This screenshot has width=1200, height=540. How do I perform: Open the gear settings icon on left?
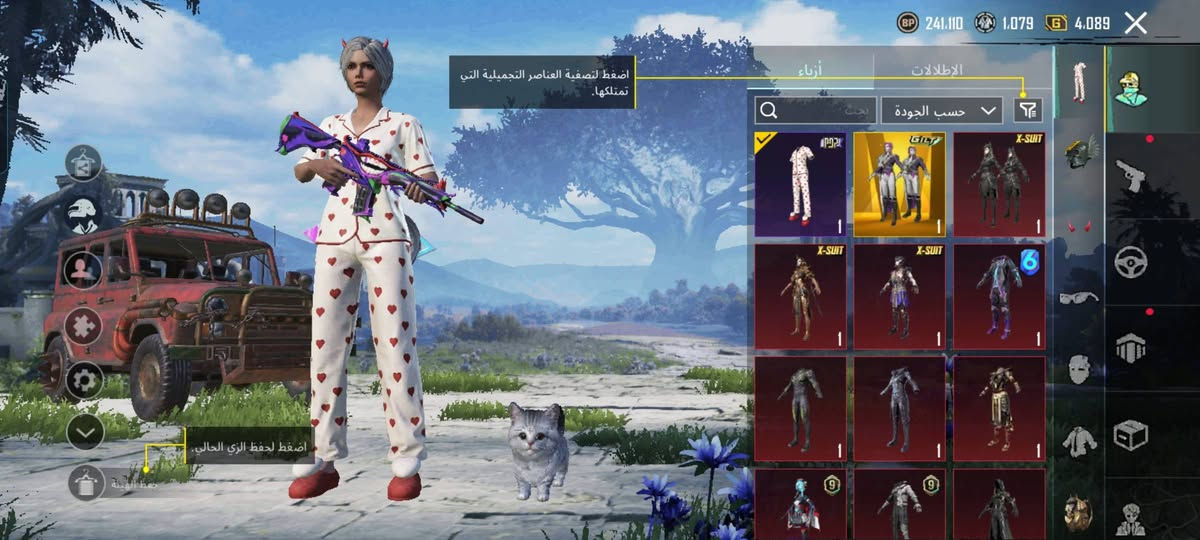pyautogui.click(x=84, y=380)
